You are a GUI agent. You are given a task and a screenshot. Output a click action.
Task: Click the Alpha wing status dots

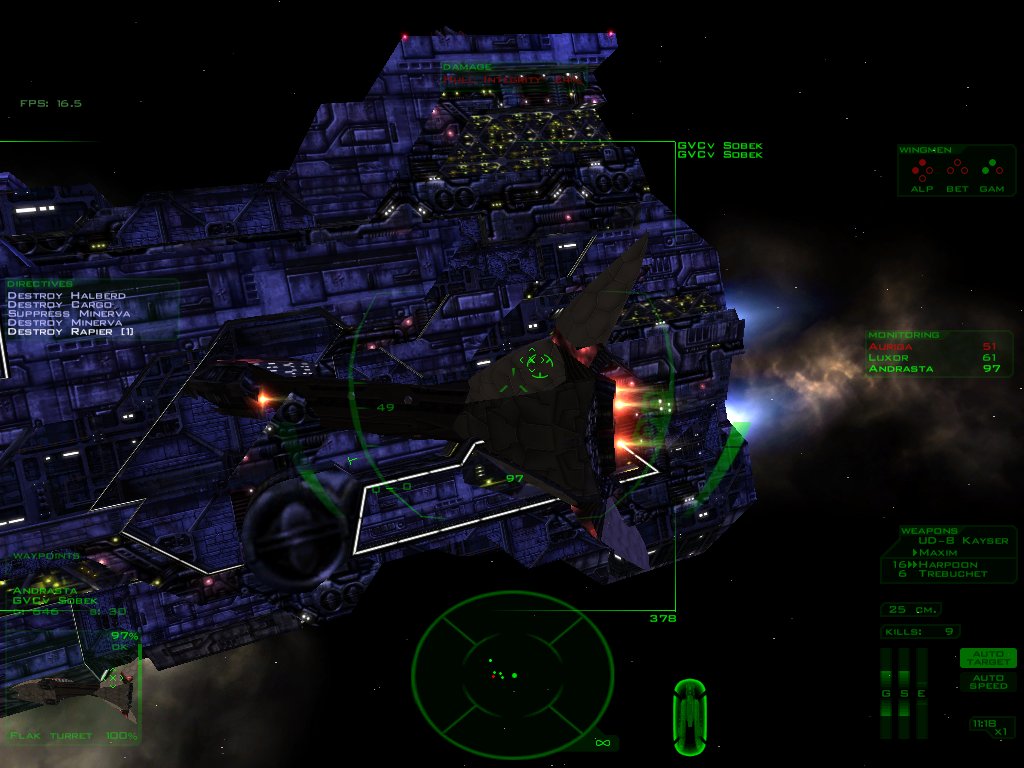[x=921, y=168]
